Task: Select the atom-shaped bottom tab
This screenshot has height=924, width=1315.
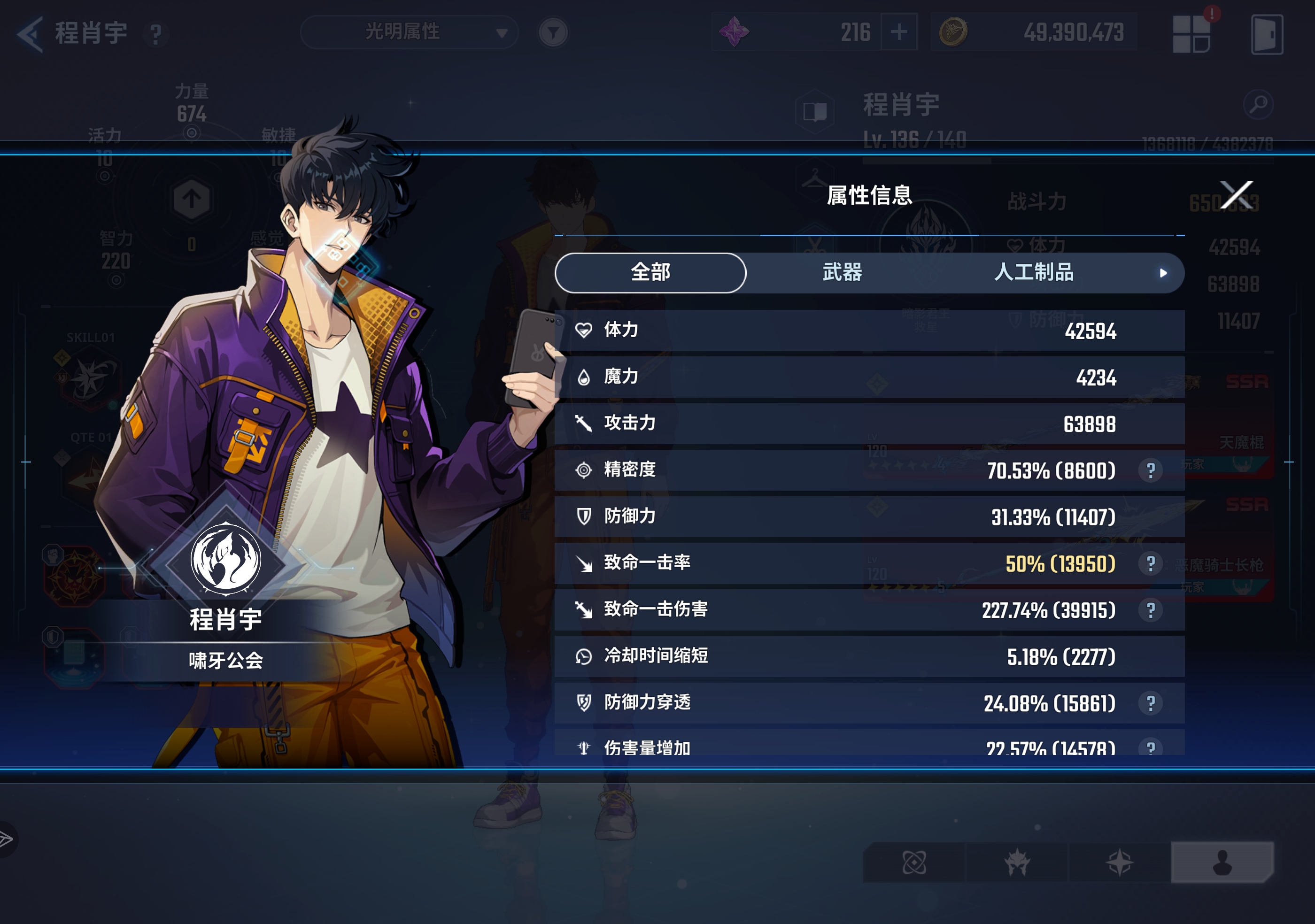Action: [913, 862]
